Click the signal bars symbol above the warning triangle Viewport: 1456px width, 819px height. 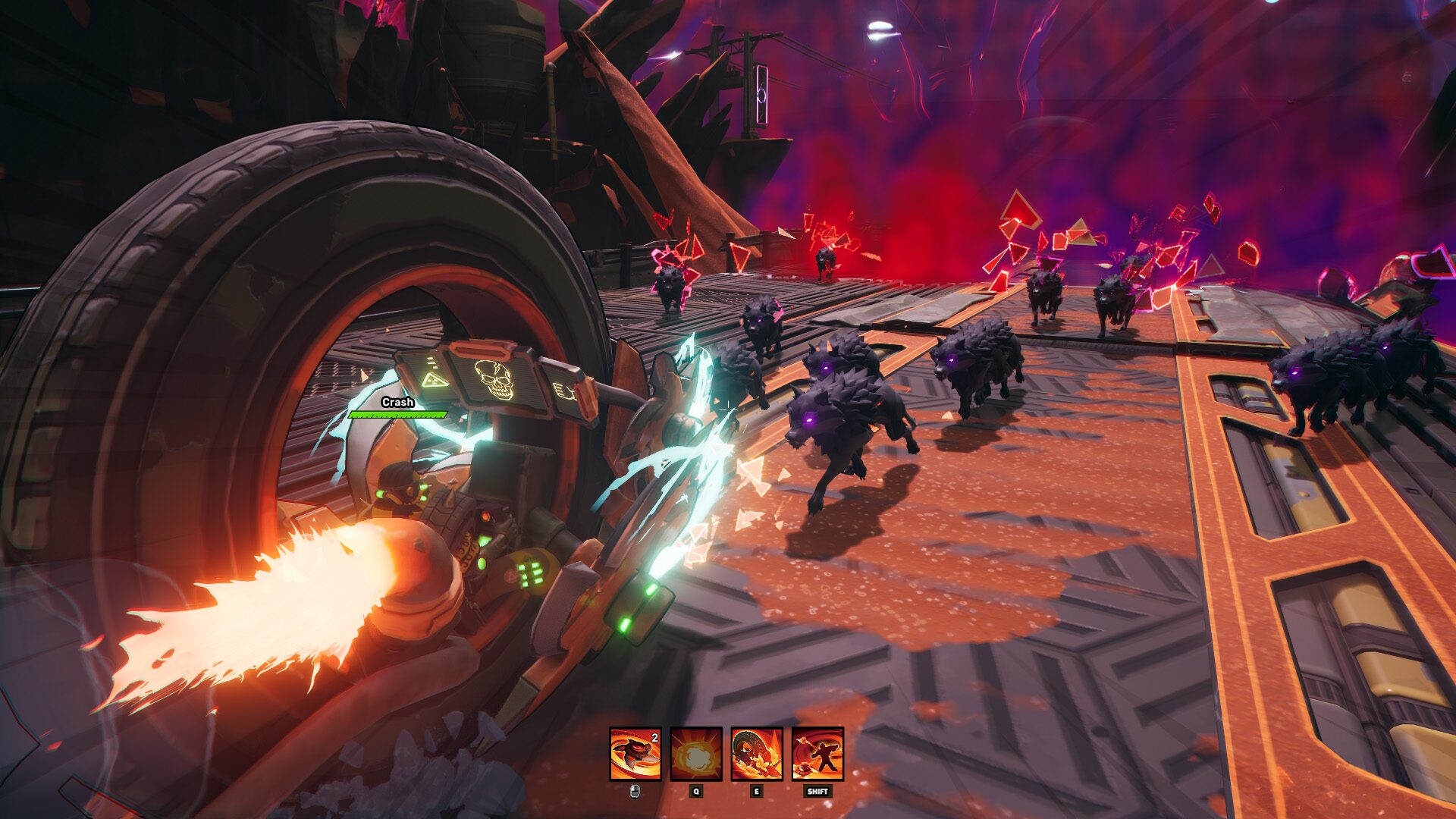point(434,363)
